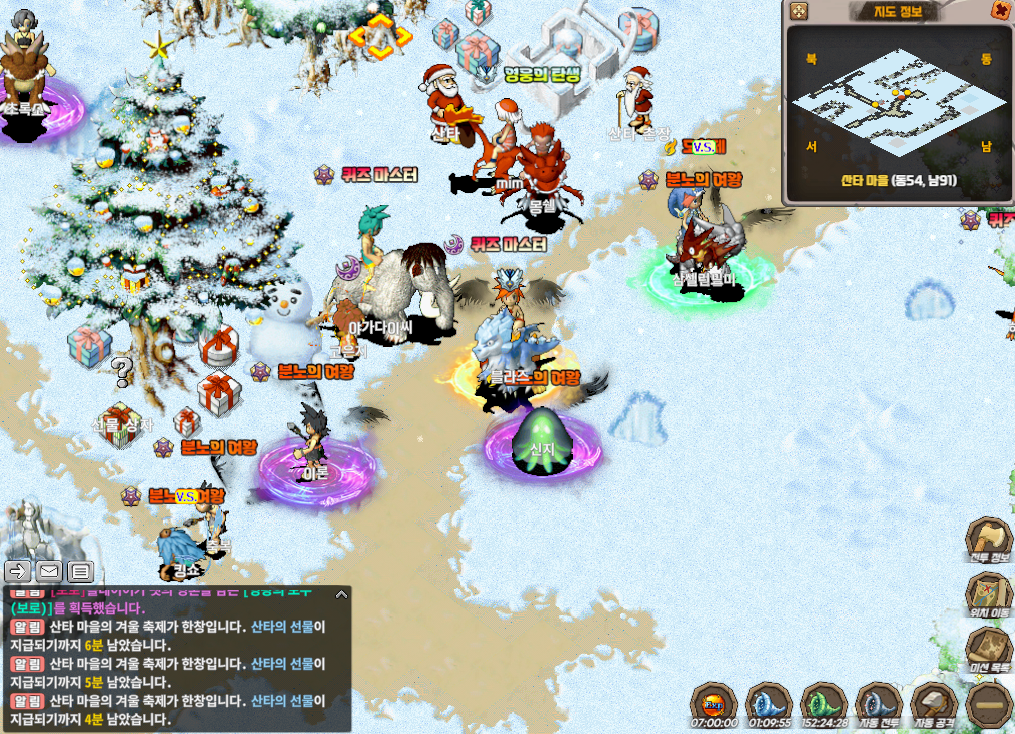Close the 지도 정보 map panel
The height and width of the screenshot is (734, 1015).
click(x=999, y=11)
